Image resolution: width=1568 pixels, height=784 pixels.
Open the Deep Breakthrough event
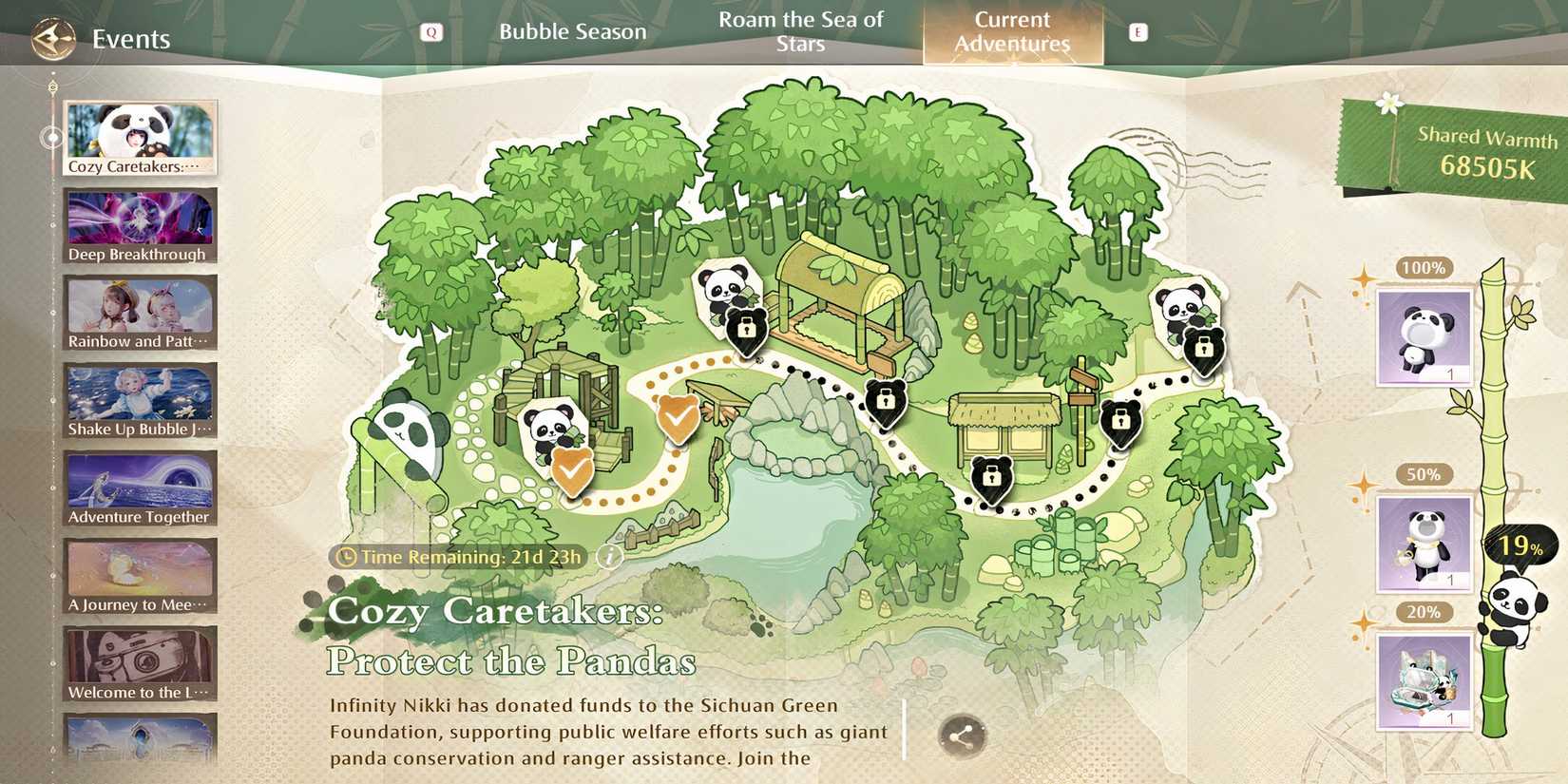coord(139,223)
